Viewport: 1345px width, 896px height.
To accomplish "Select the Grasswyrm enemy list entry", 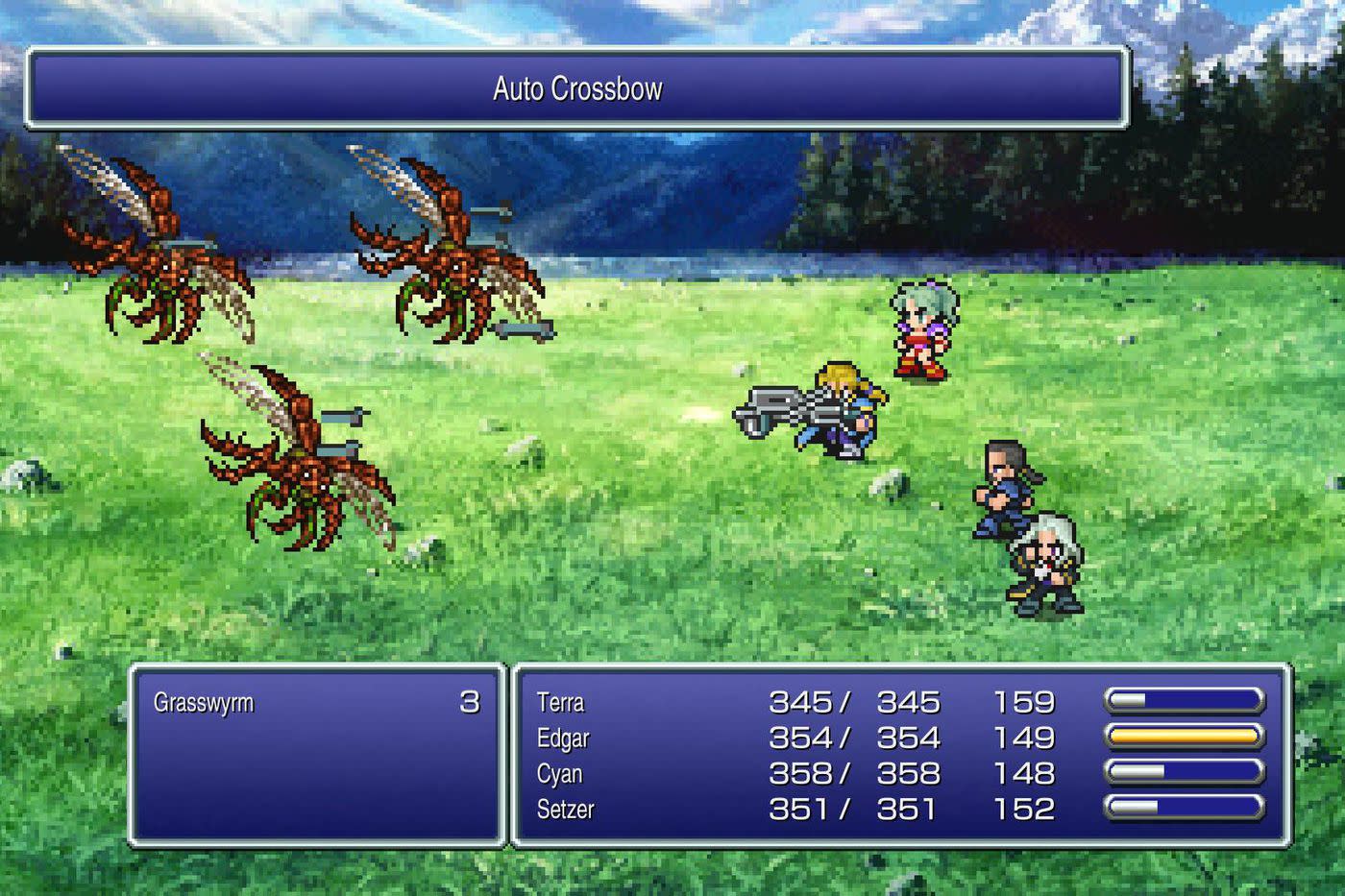I will point(204,702).
